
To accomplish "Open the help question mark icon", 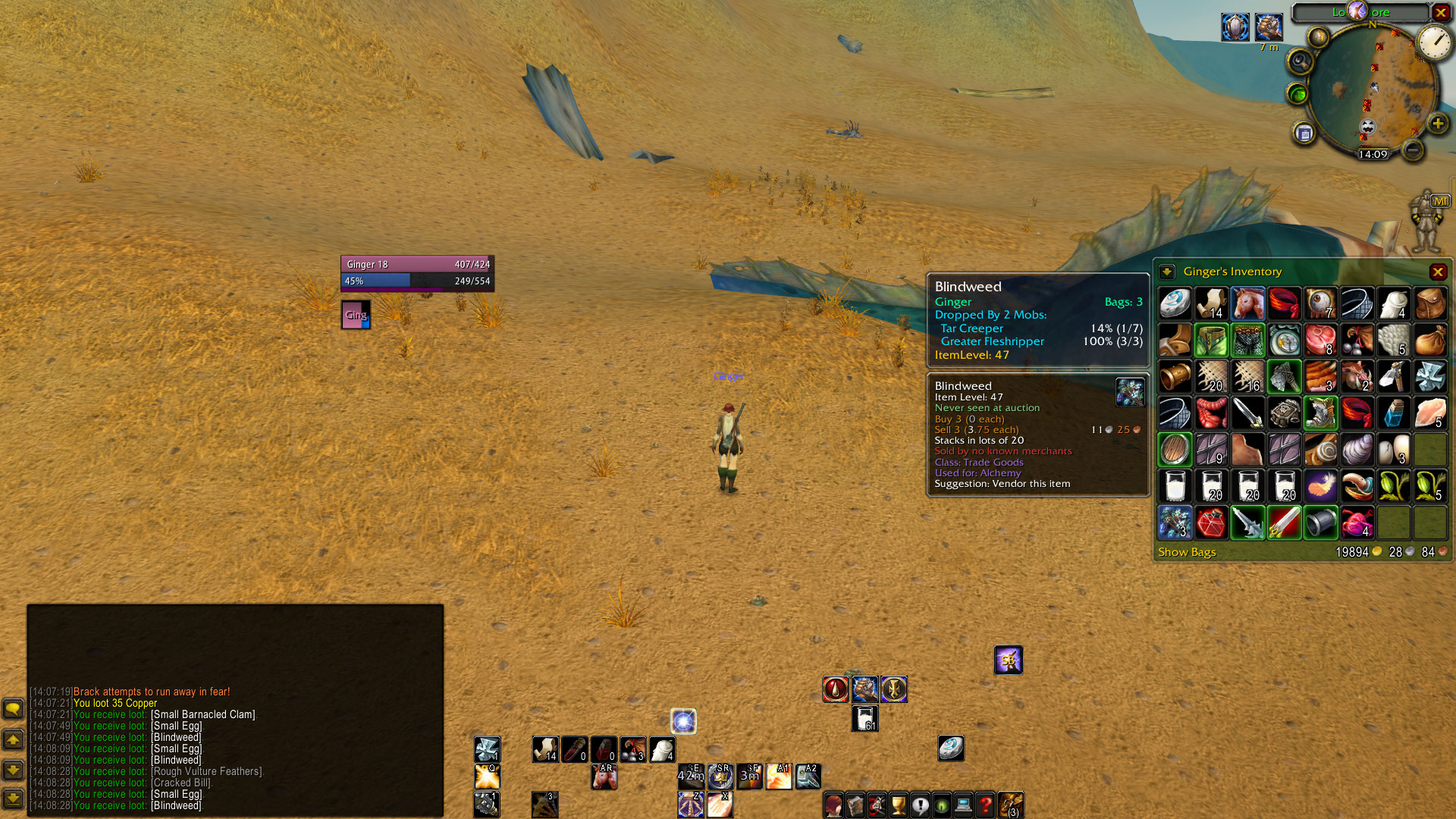I will point(986,805).
